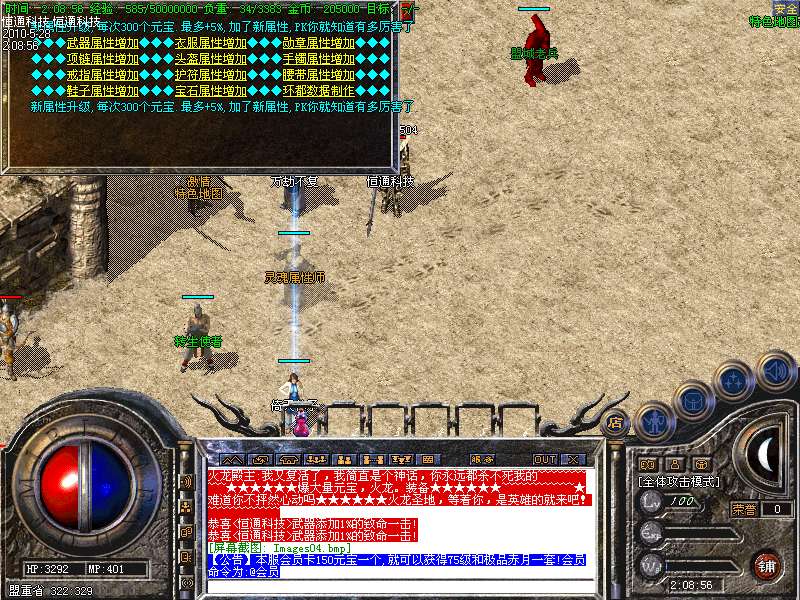This screenshot has width=800, height=600.
Task: Select the 武器属性增加 dialogue option
Action: point(102,44)
